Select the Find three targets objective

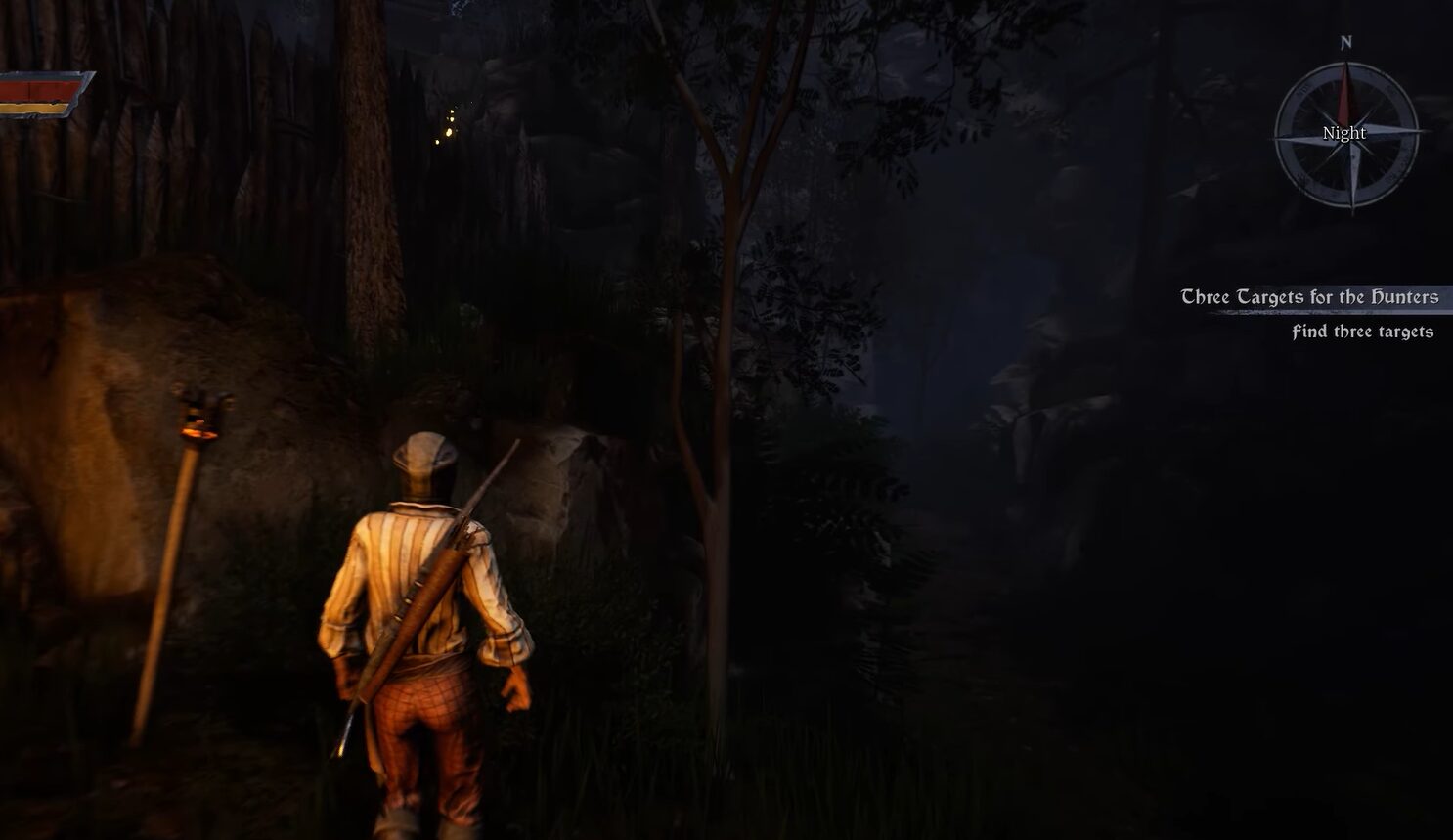[x=1362, y=332]
